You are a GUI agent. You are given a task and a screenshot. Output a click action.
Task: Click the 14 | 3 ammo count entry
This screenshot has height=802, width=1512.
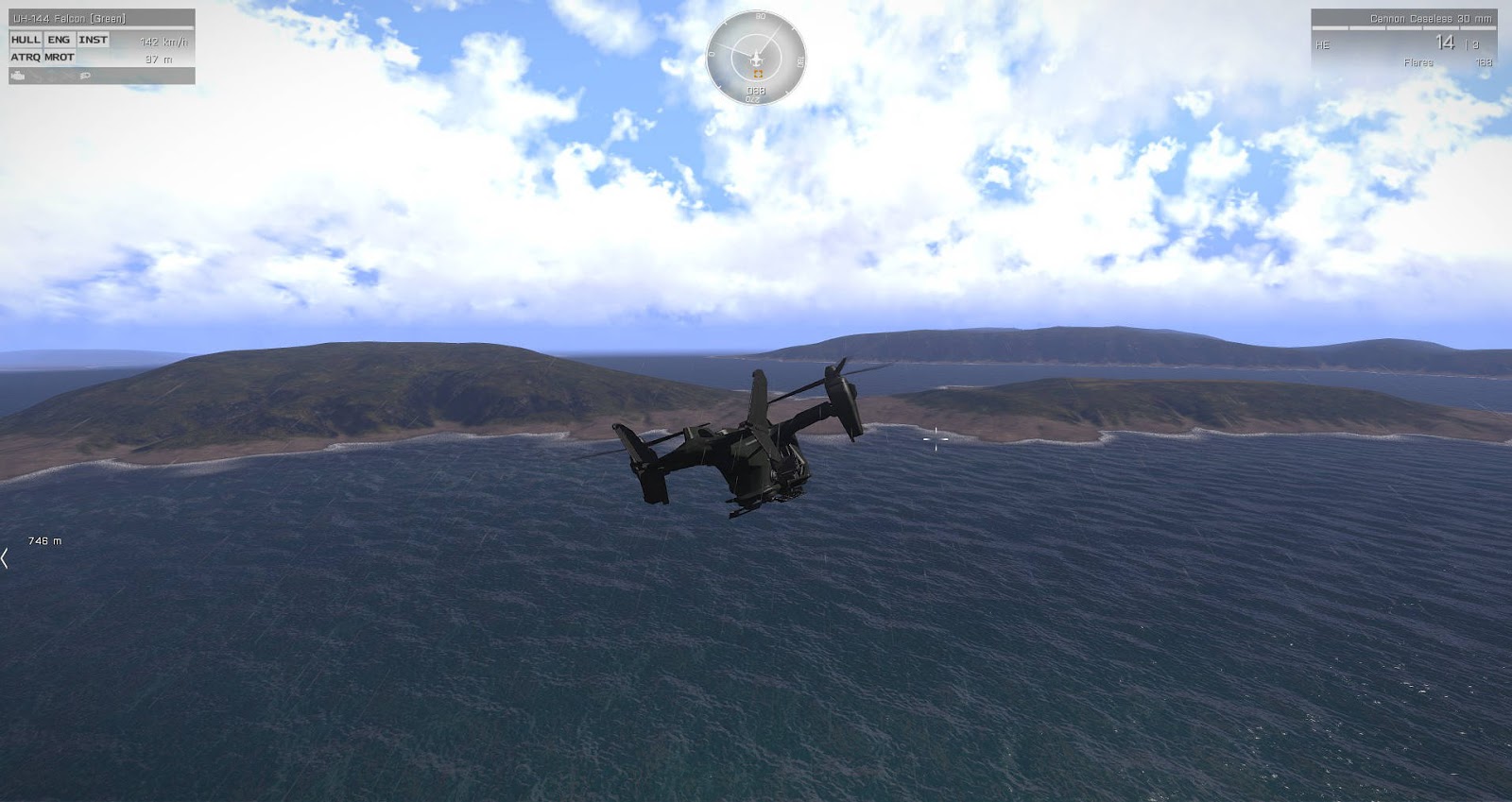(x=1455, y=43)
